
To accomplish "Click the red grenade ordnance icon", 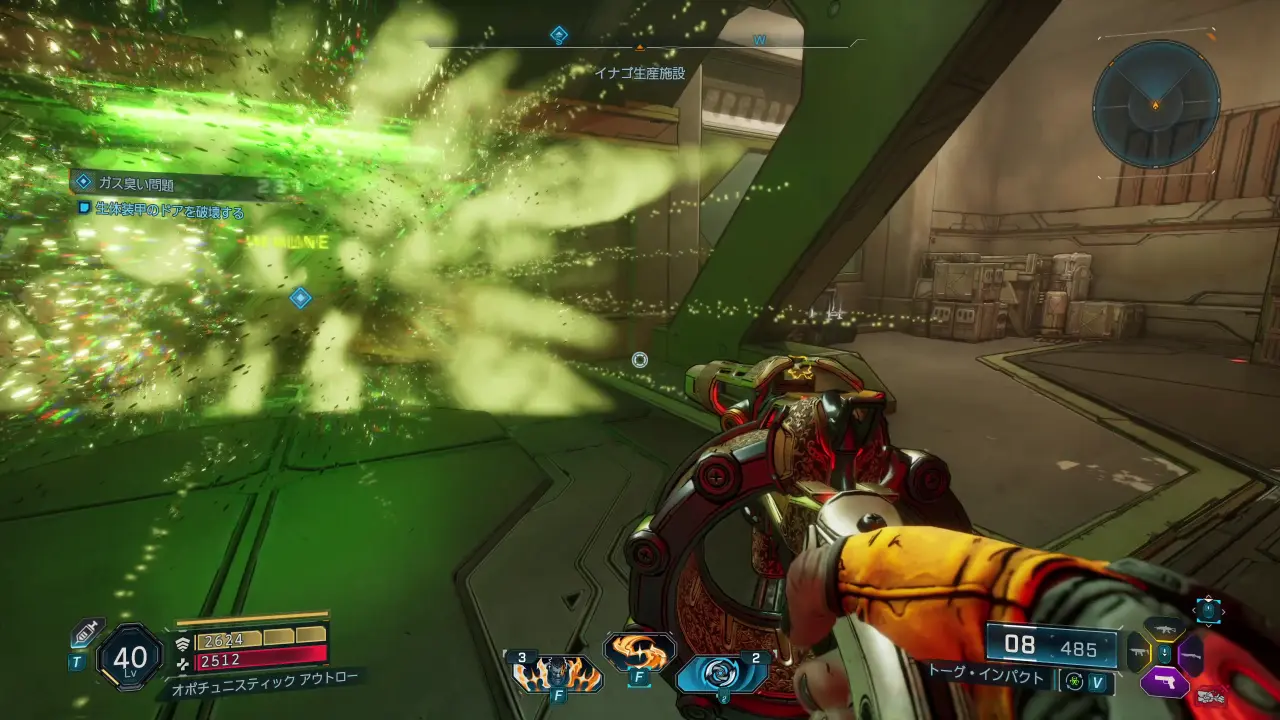I will click(x=1212, y=695).
